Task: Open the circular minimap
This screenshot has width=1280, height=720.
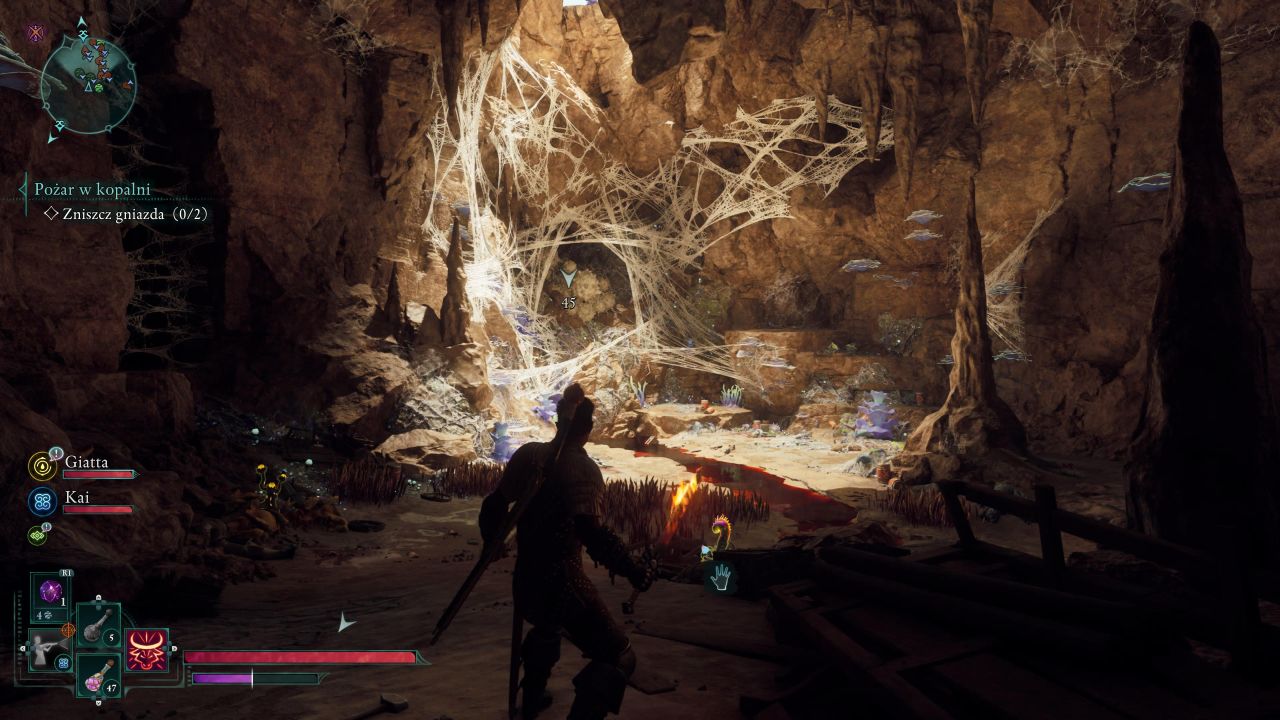Action: [88, 84]
